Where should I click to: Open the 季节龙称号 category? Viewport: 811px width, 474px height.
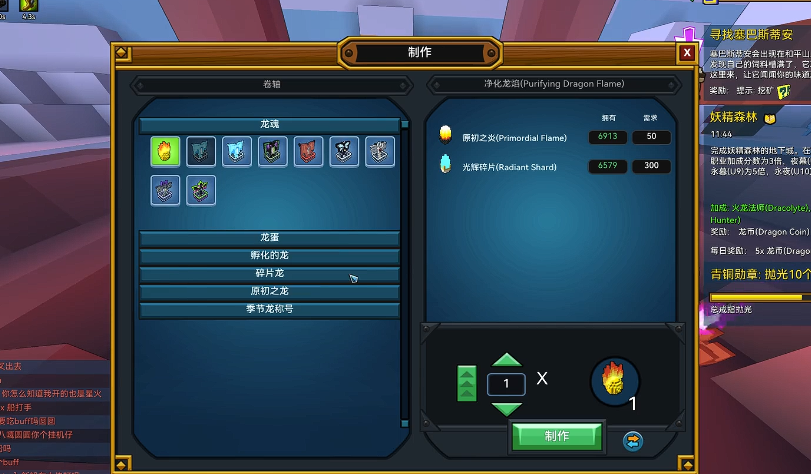pos(269,309)
